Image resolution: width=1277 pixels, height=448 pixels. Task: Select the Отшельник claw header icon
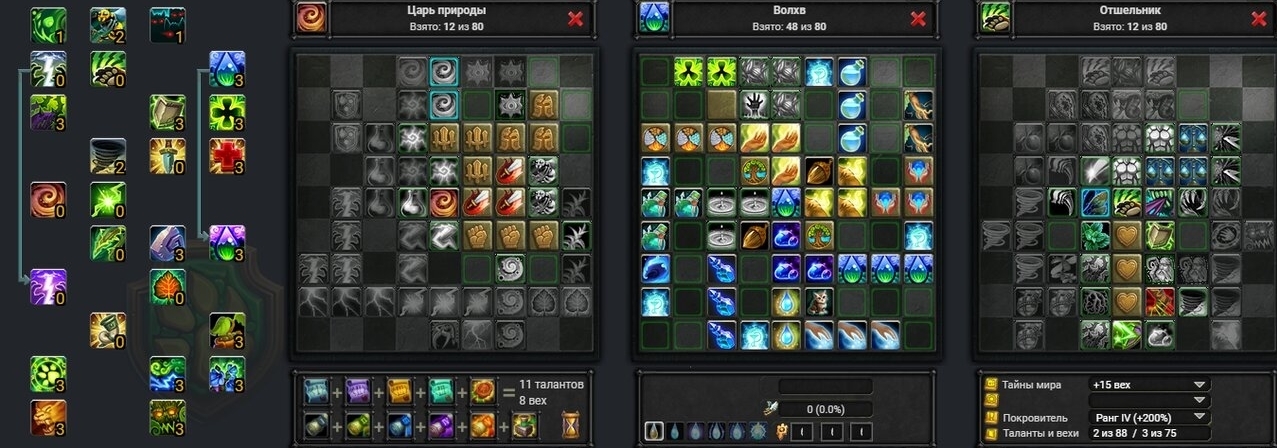(994, 18)
